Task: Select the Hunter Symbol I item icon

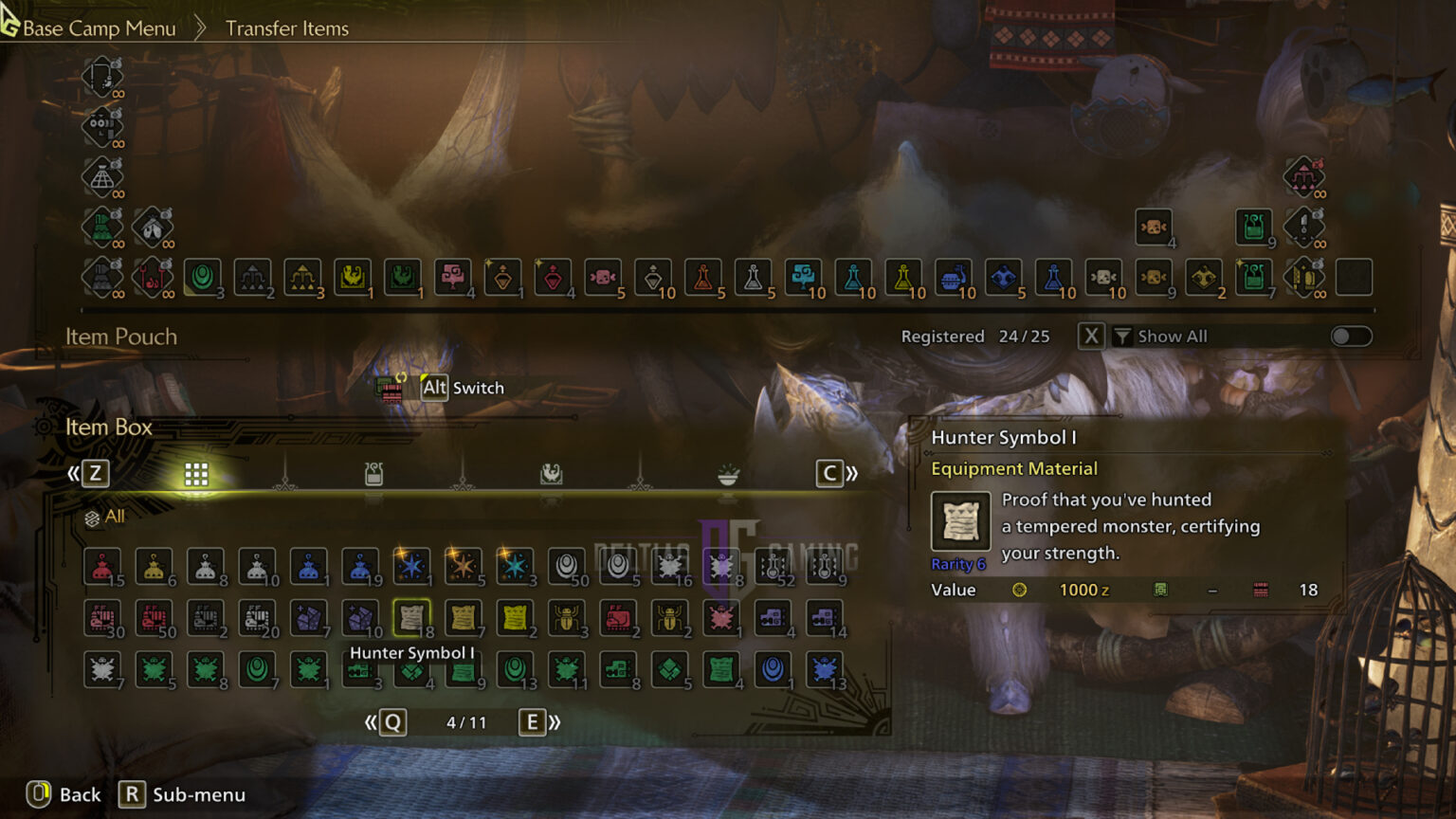Action: (412, 619)
